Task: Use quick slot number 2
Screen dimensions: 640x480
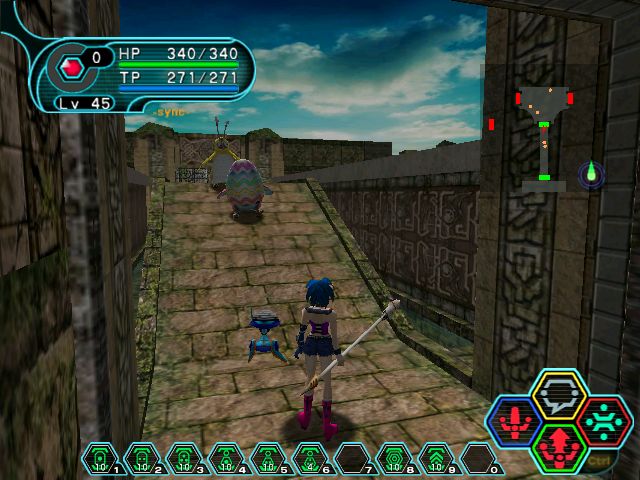Action: (142, 458)
